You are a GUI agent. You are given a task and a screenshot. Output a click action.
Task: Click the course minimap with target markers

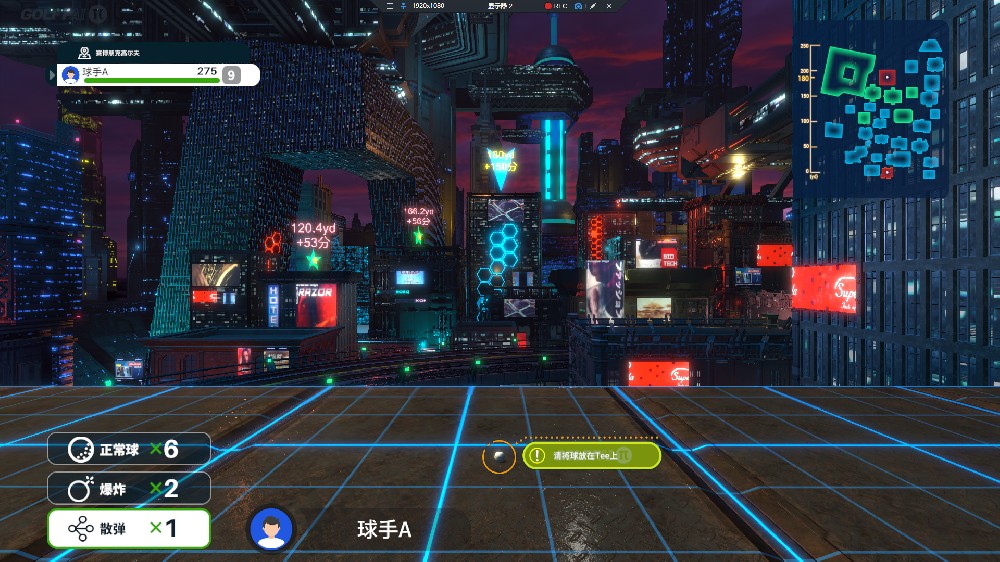tap(868, 109)
